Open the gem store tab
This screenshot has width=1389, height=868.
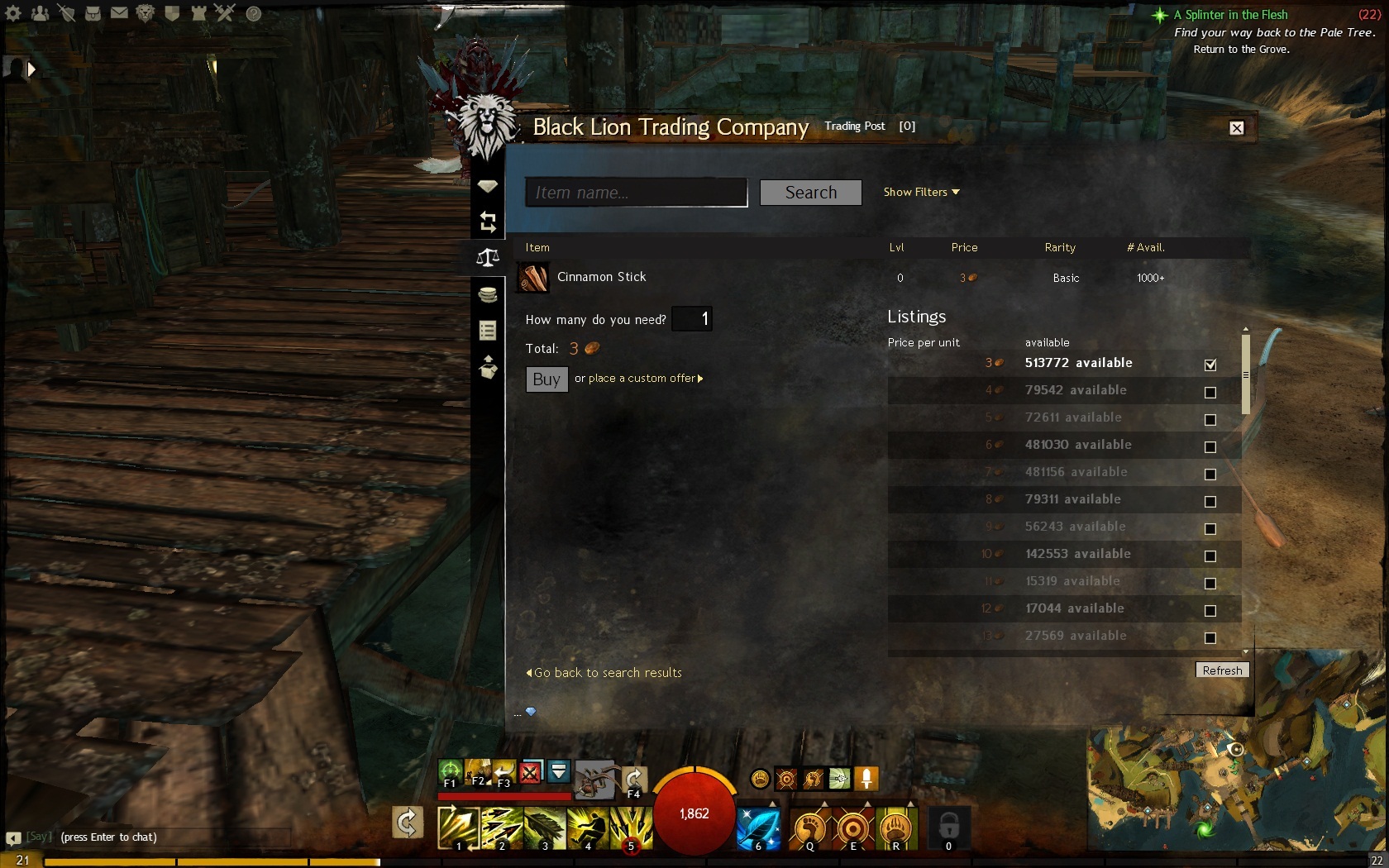[x=488, y=186]
